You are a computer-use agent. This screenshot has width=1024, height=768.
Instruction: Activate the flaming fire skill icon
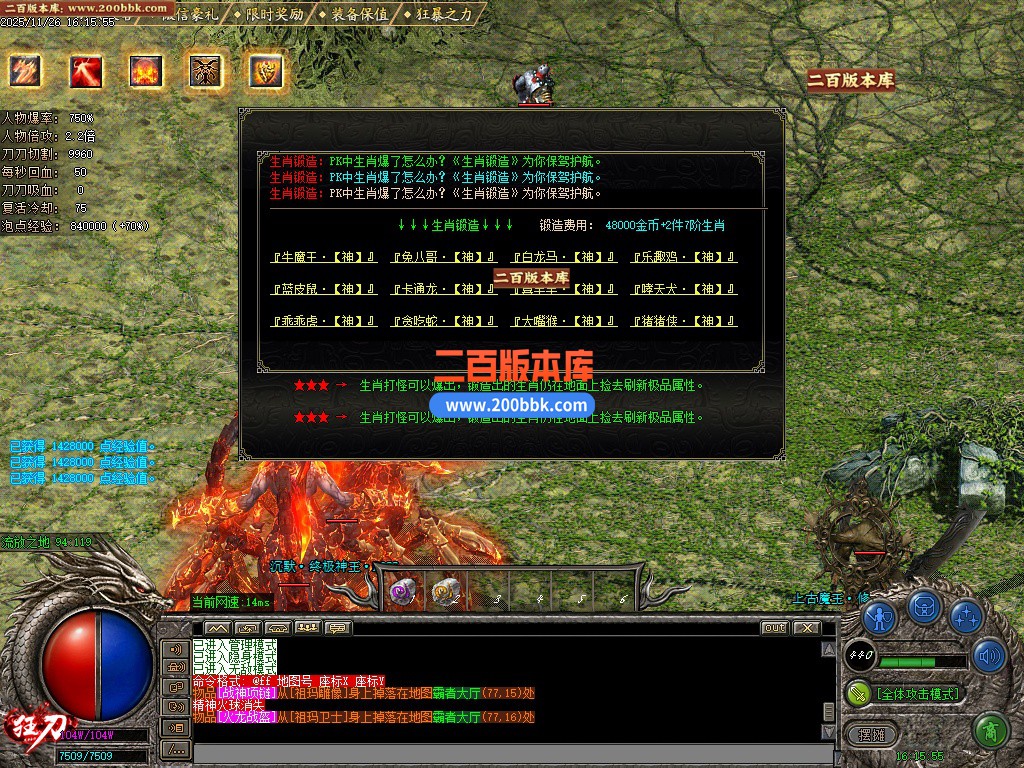point(146,71)
